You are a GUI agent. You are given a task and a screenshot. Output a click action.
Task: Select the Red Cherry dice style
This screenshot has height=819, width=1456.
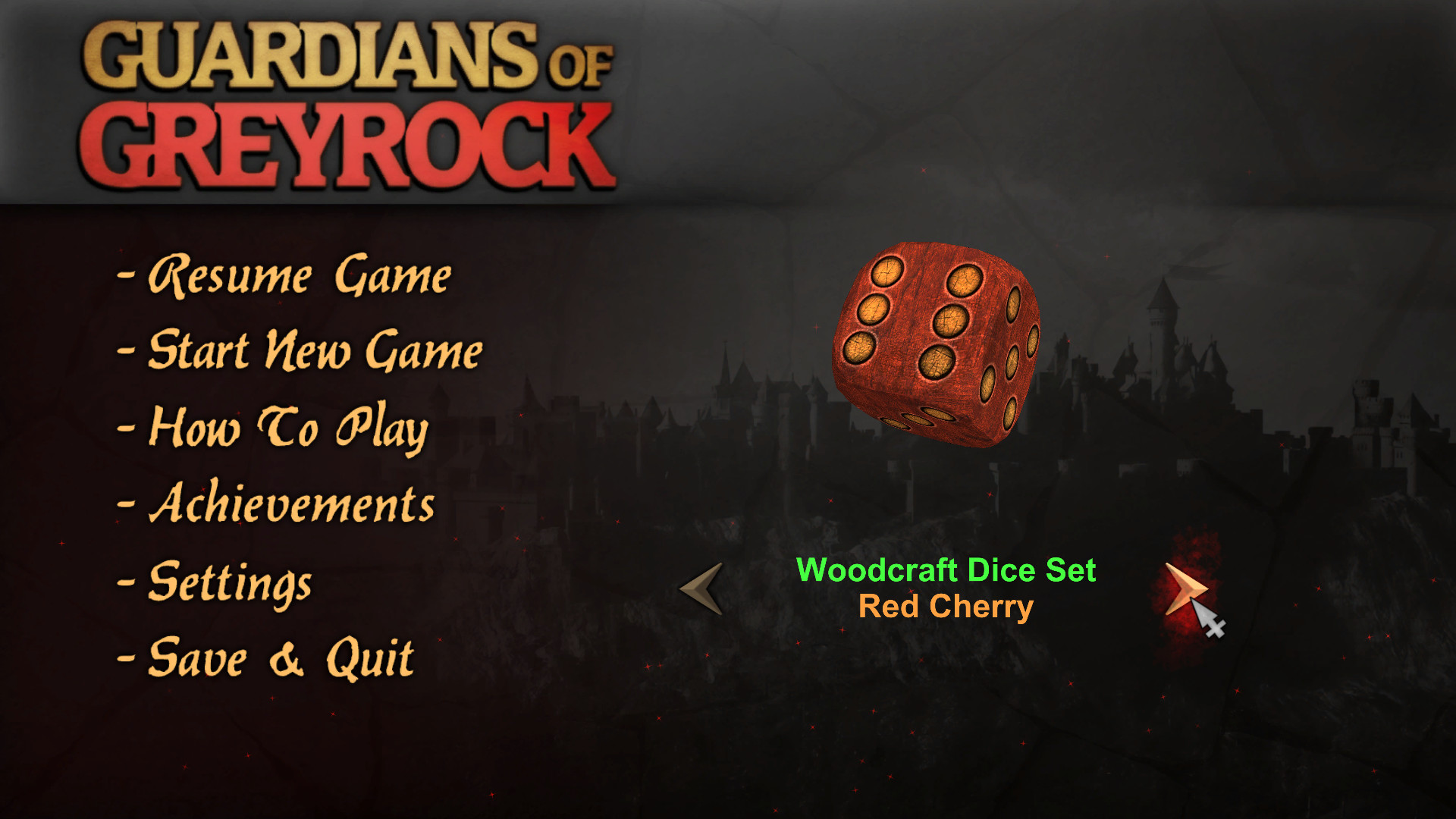coord(947,605)
